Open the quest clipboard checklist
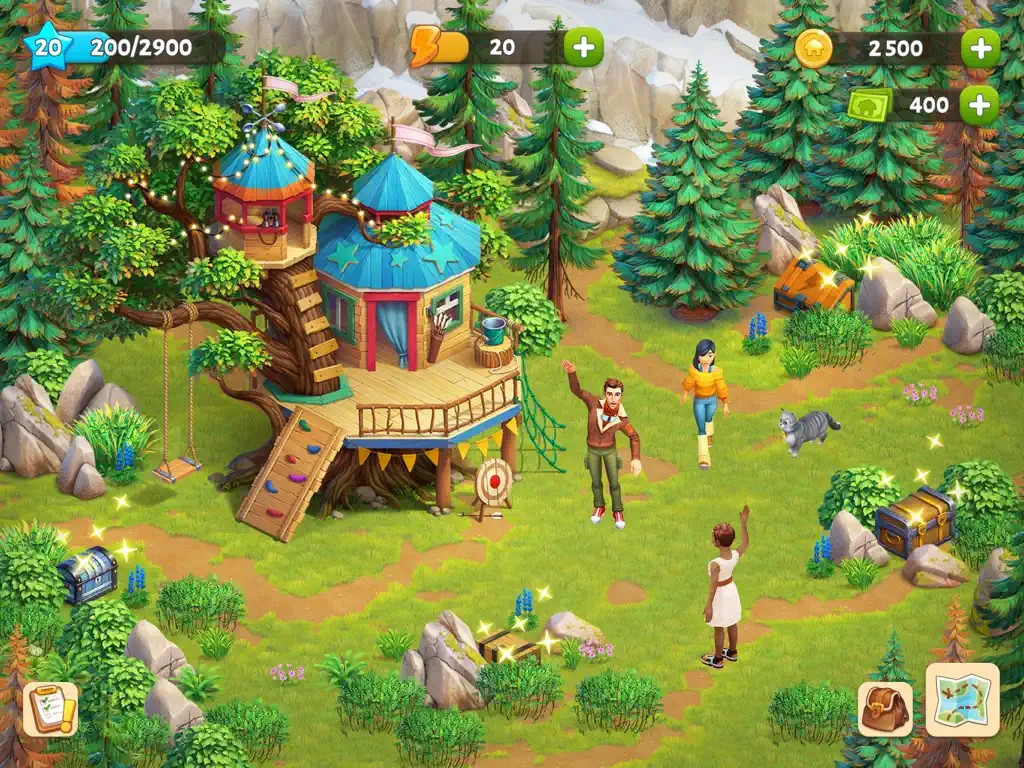 [x=50, y=709]
